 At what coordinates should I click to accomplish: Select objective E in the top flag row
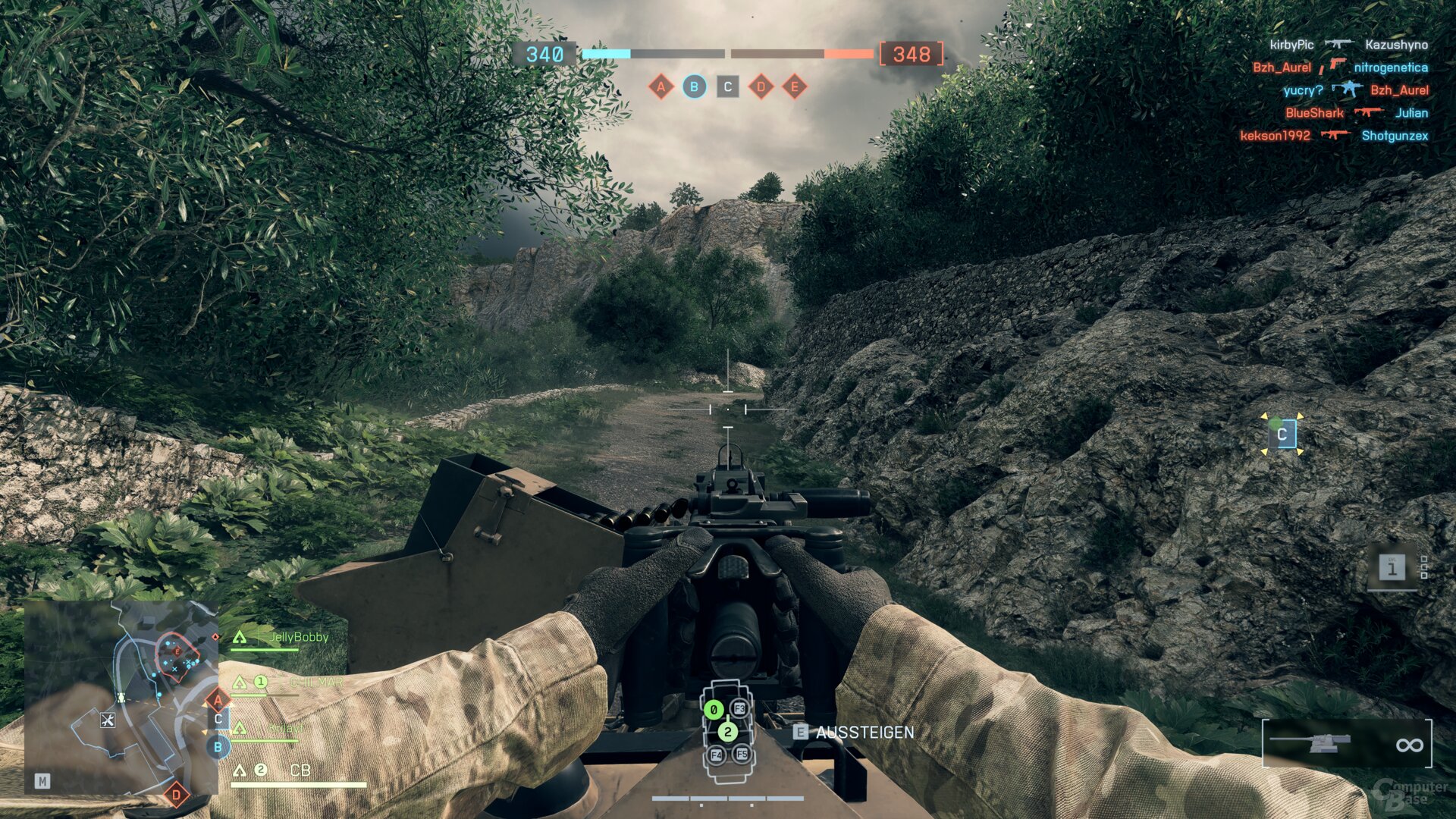[x=794, y=86]
